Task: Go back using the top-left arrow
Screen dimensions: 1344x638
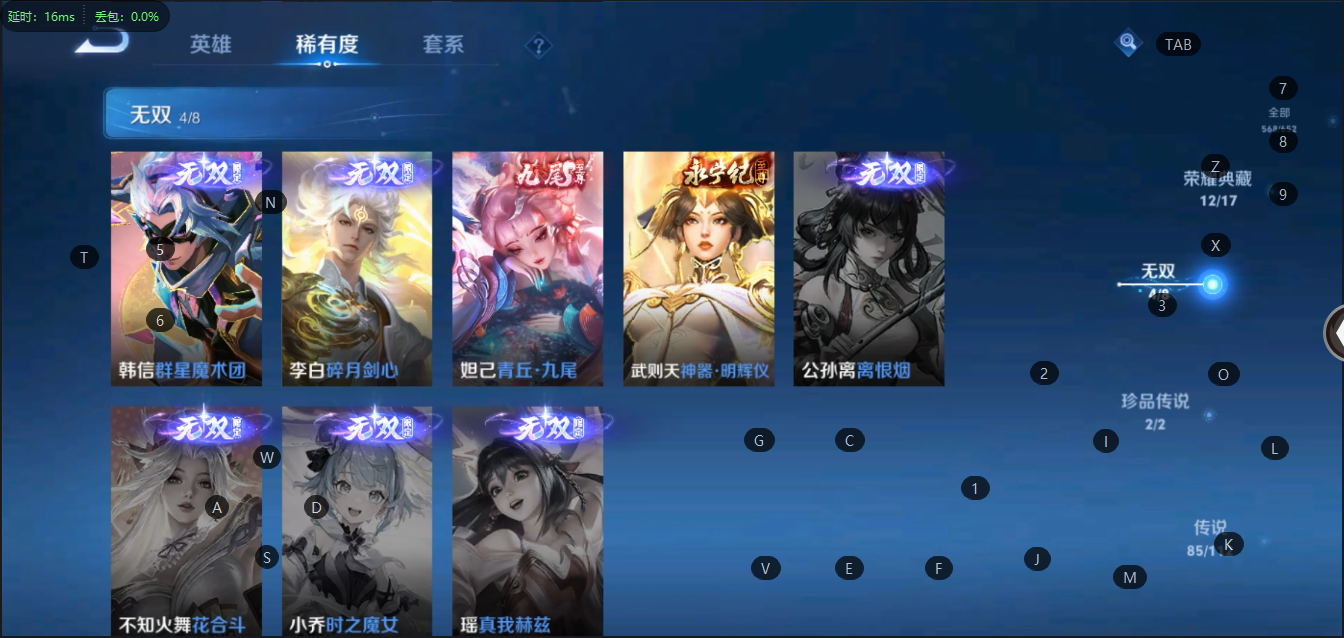Action: pyautogui.click(x=102, y=40)
